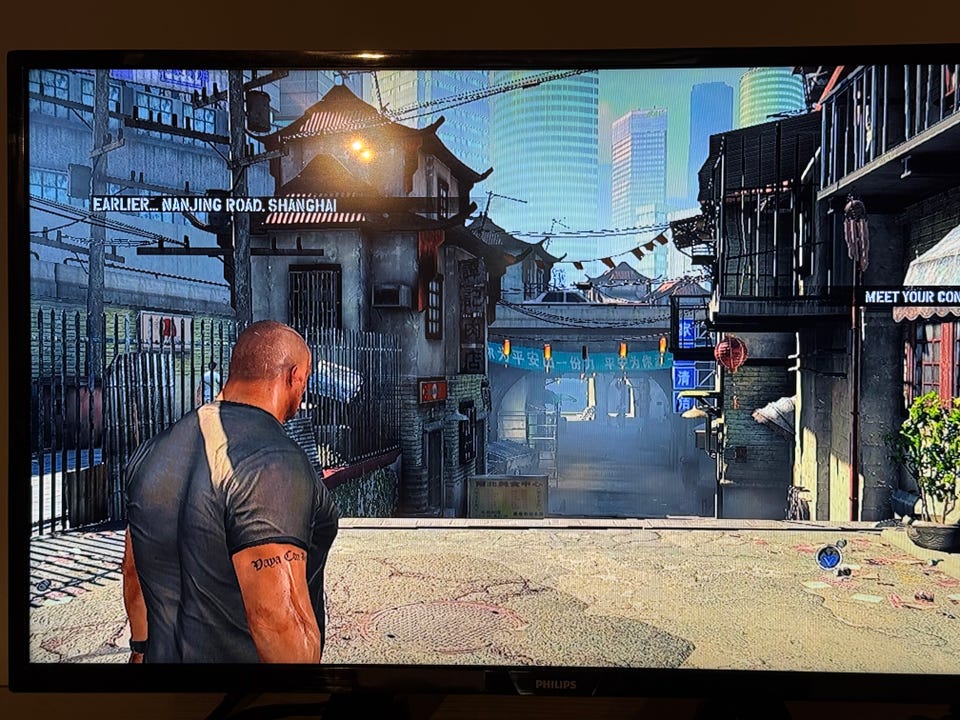
Task: Select the blue circular waypoint marker
Action: 828,557
